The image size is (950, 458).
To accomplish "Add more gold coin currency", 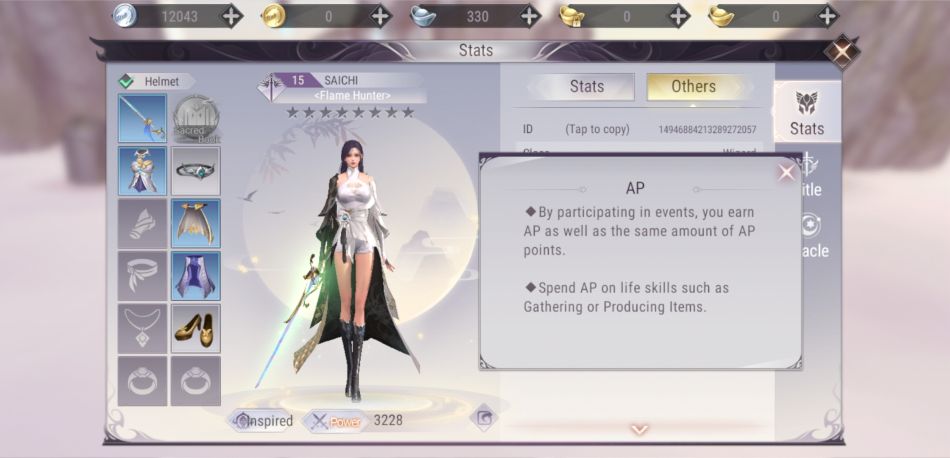I will [381, 16].
